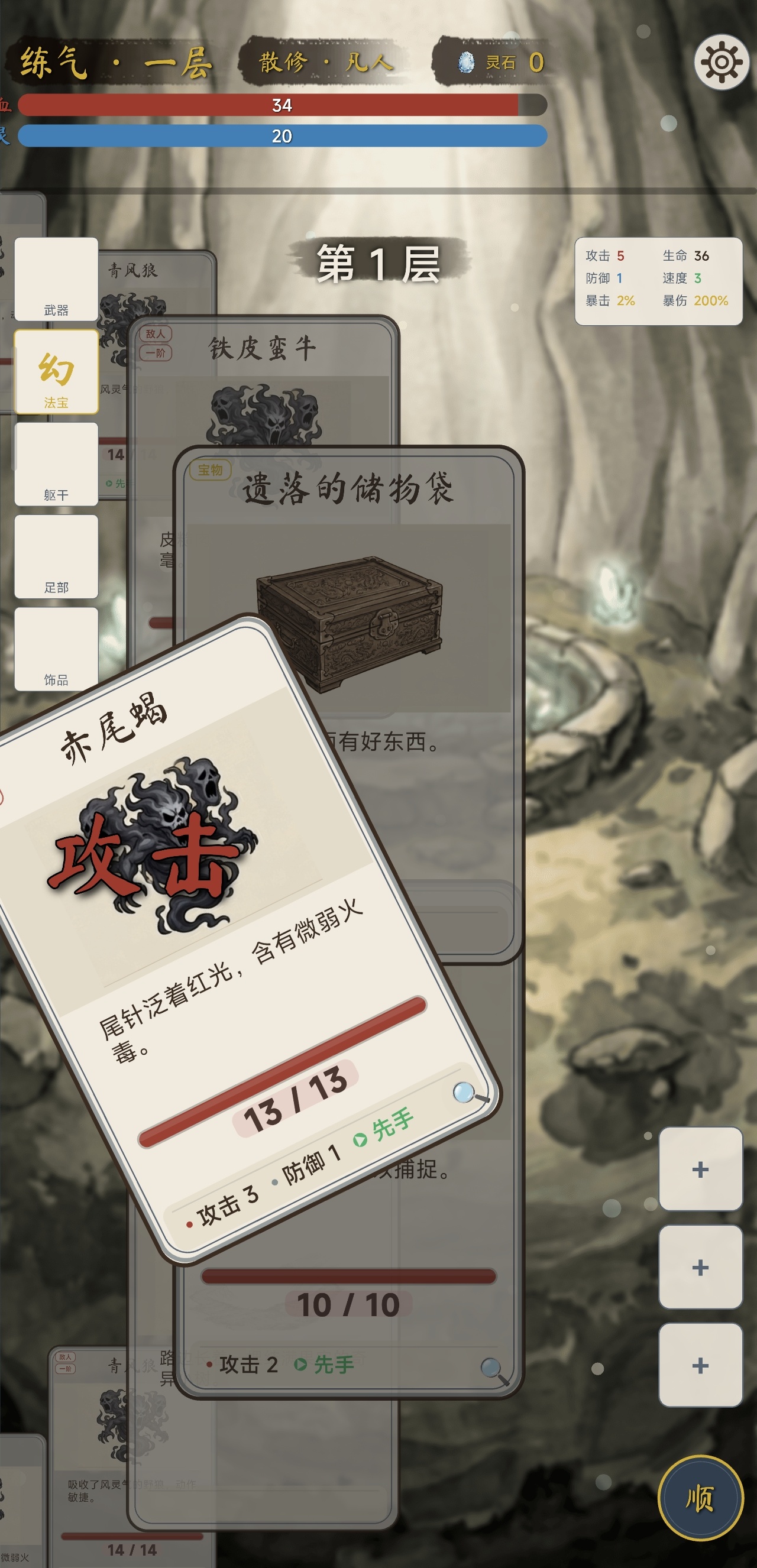Click the 灵石 spirit stone gem icon
The height and width of the screenshot is (1568, 757).
click(x=465, y=63)
